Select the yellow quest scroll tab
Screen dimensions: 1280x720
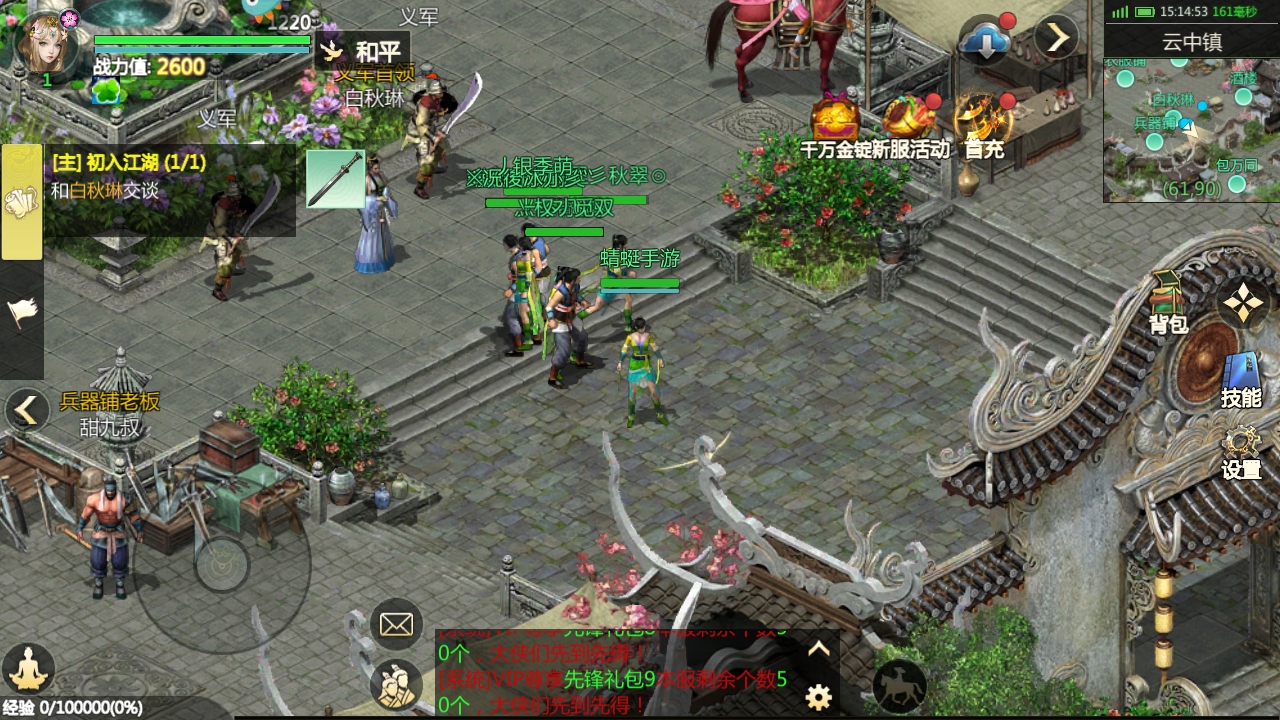click(x=21, y=202)
